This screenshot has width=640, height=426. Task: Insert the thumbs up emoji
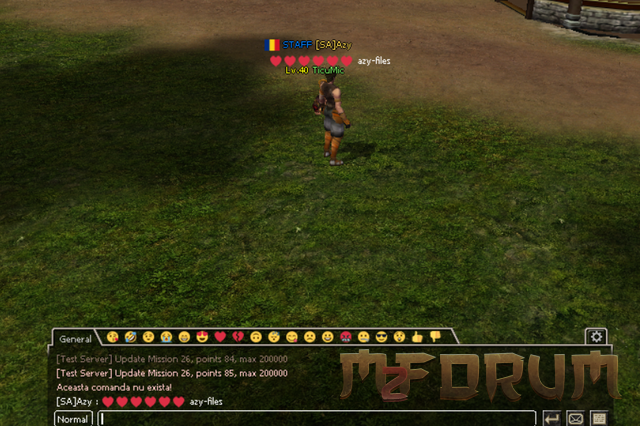click(417, 337)
